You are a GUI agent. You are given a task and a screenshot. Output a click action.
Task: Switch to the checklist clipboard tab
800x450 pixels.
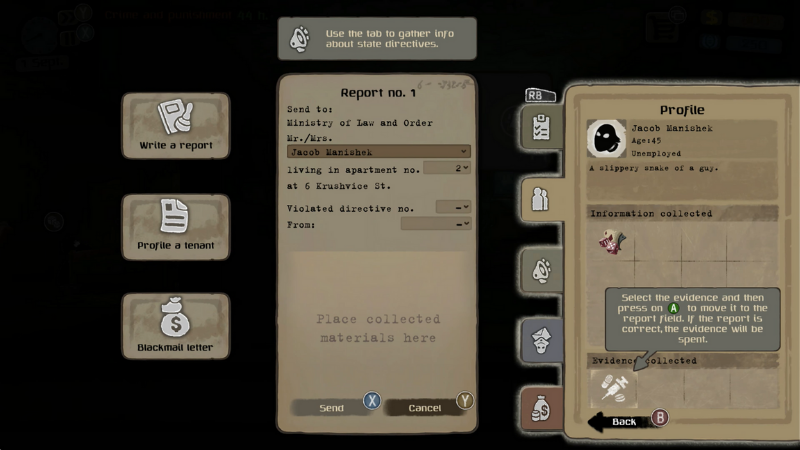coord(541,127)
